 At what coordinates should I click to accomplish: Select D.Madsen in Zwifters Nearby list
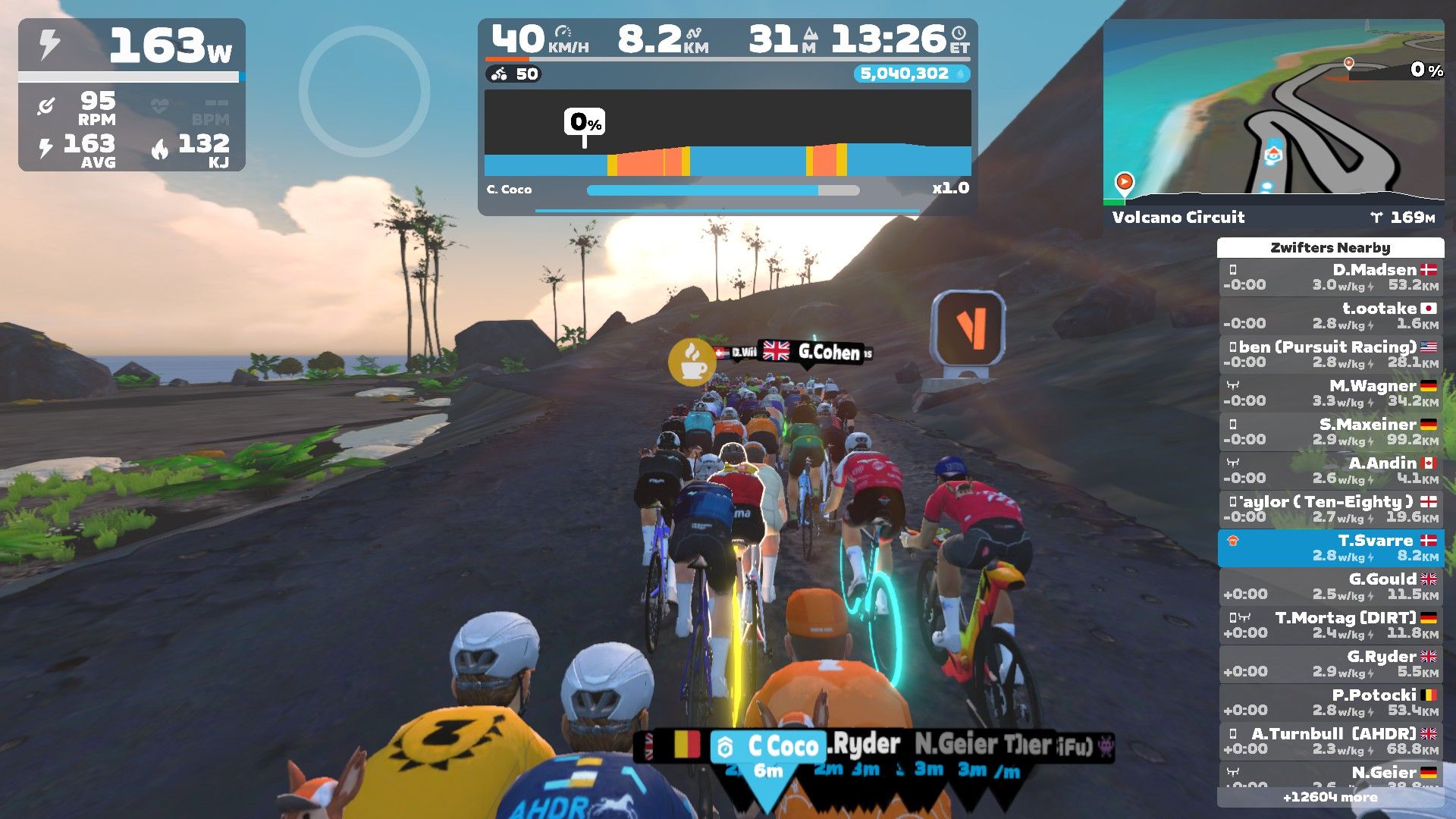click(x=1331, y=278)
